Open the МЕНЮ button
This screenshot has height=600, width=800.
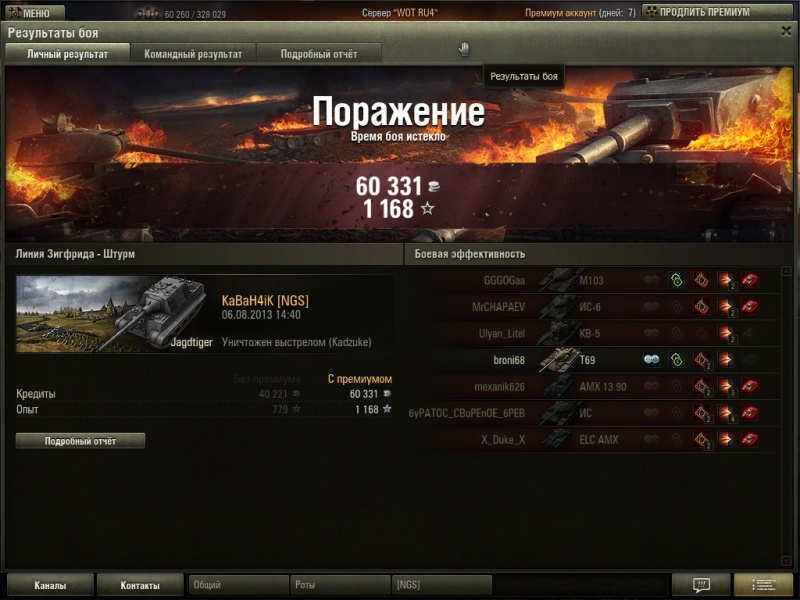(35, 13)
